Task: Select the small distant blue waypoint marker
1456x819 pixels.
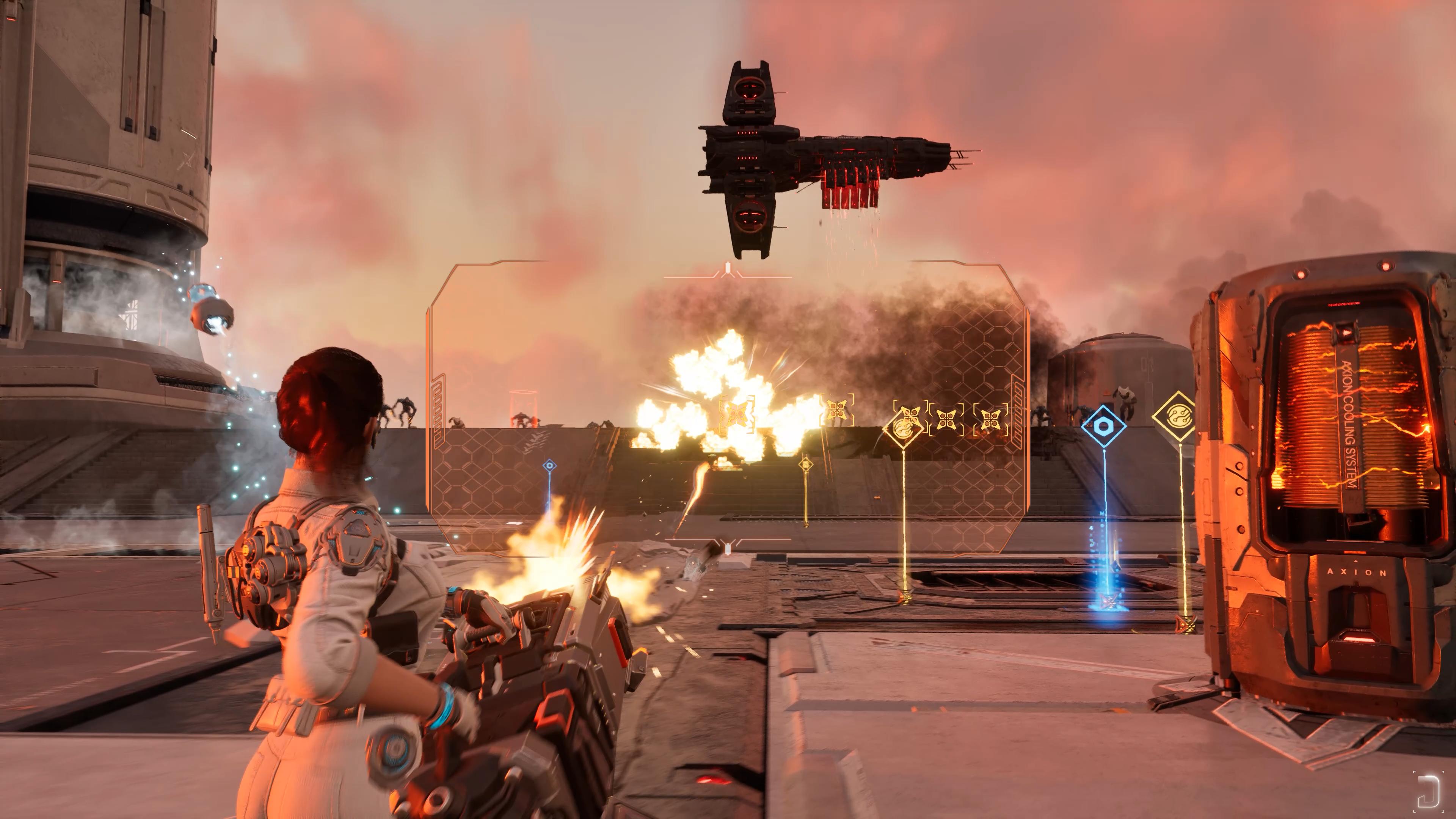Action: coord(549,466)
